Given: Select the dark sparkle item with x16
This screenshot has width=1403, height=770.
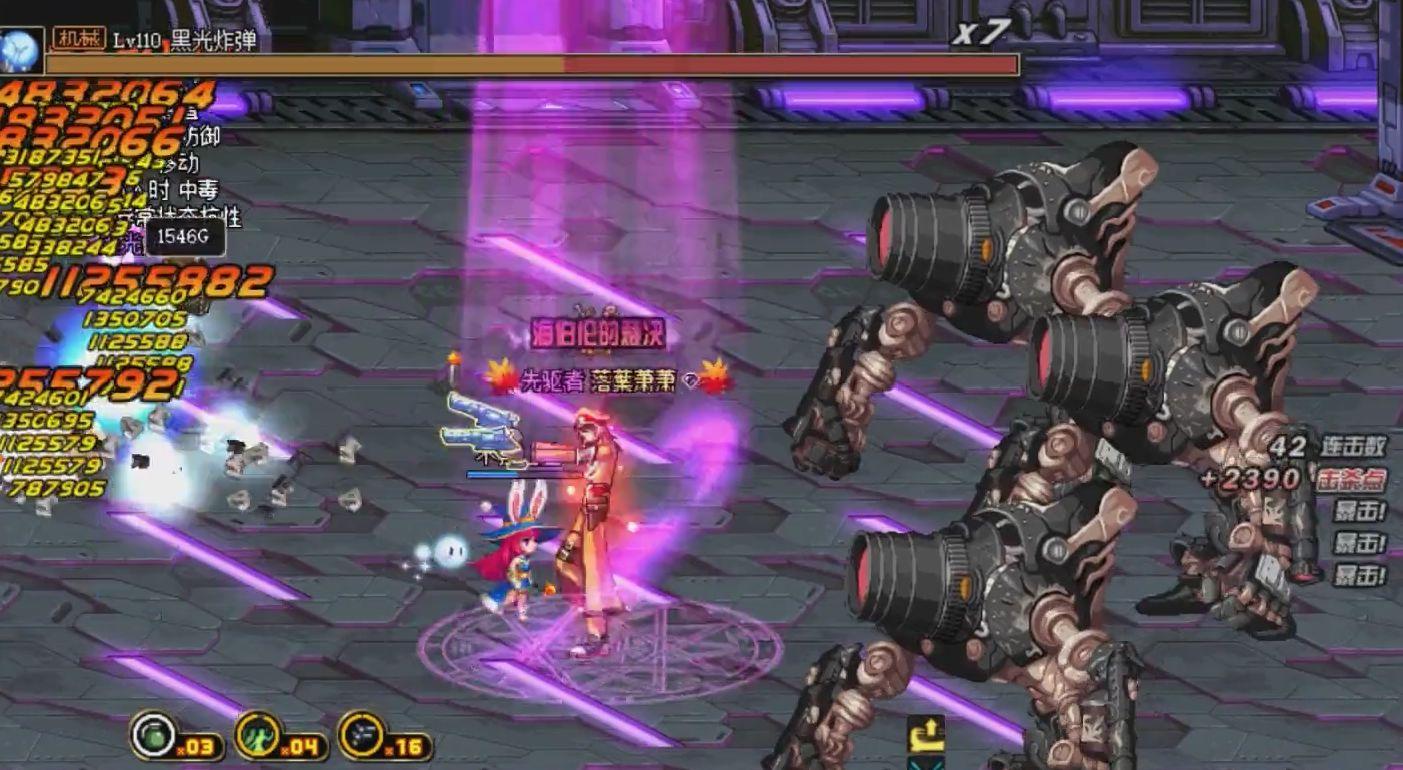Looking at the screenshot, I should point(361,734).
